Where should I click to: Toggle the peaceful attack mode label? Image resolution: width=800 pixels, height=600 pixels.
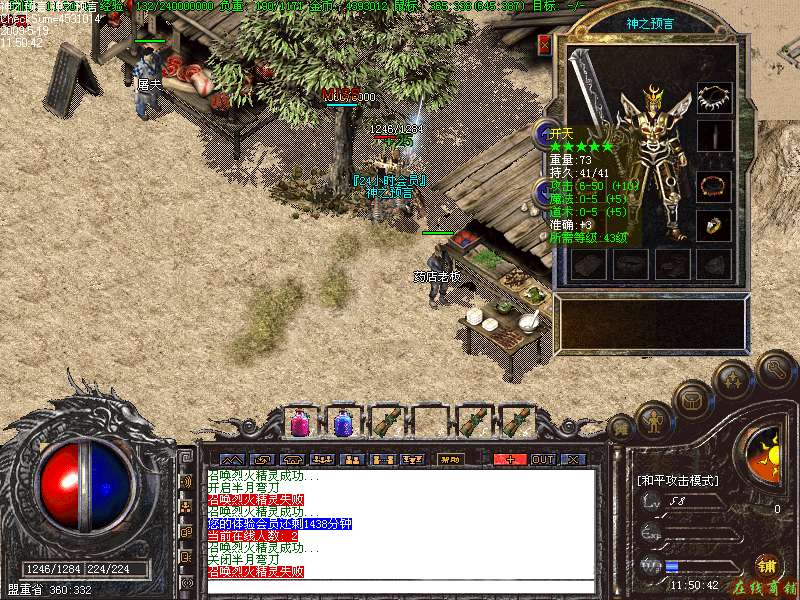(678, 481)
